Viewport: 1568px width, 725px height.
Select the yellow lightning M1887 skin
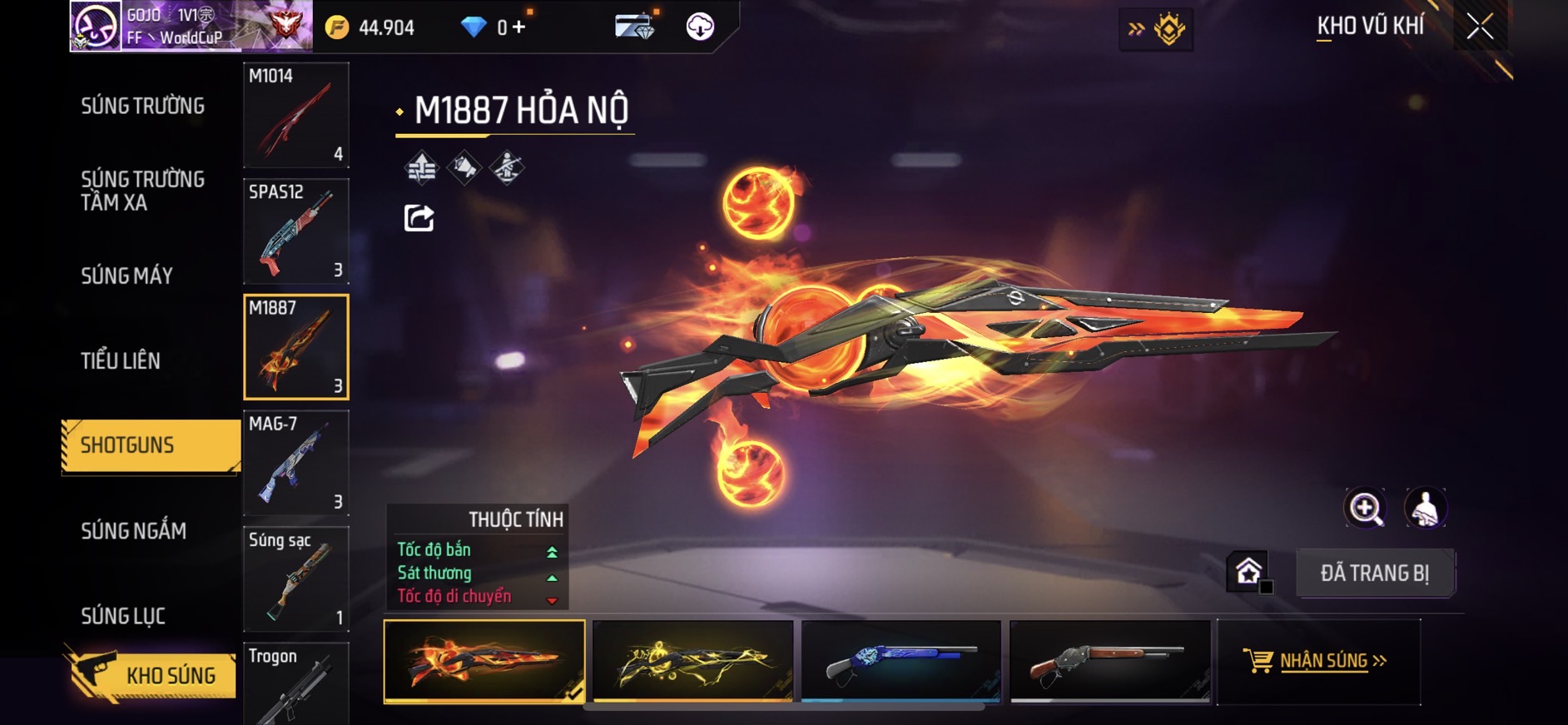692,661
